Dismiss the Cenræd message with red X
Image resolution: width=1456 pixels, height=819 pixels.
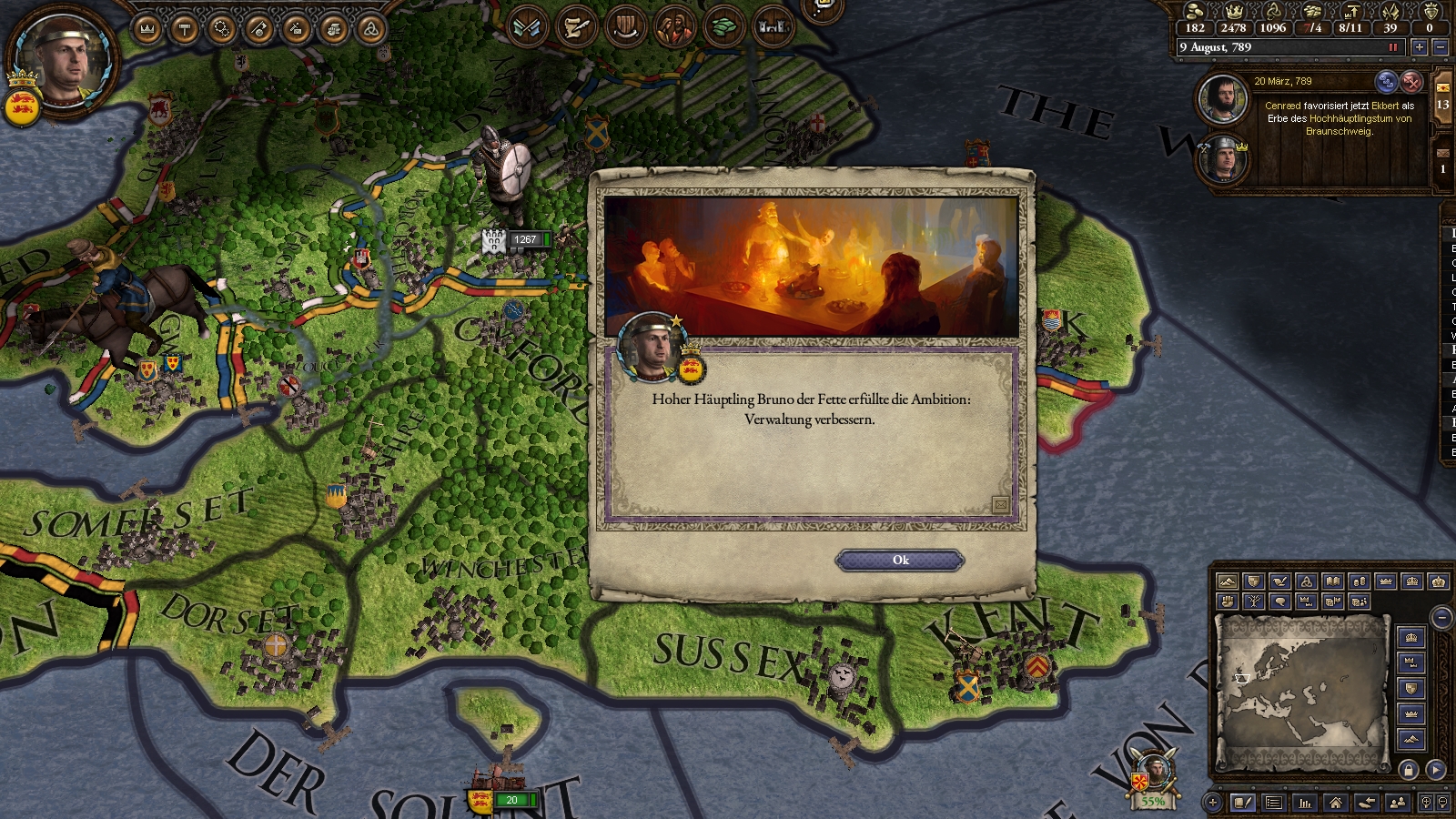1411,82
